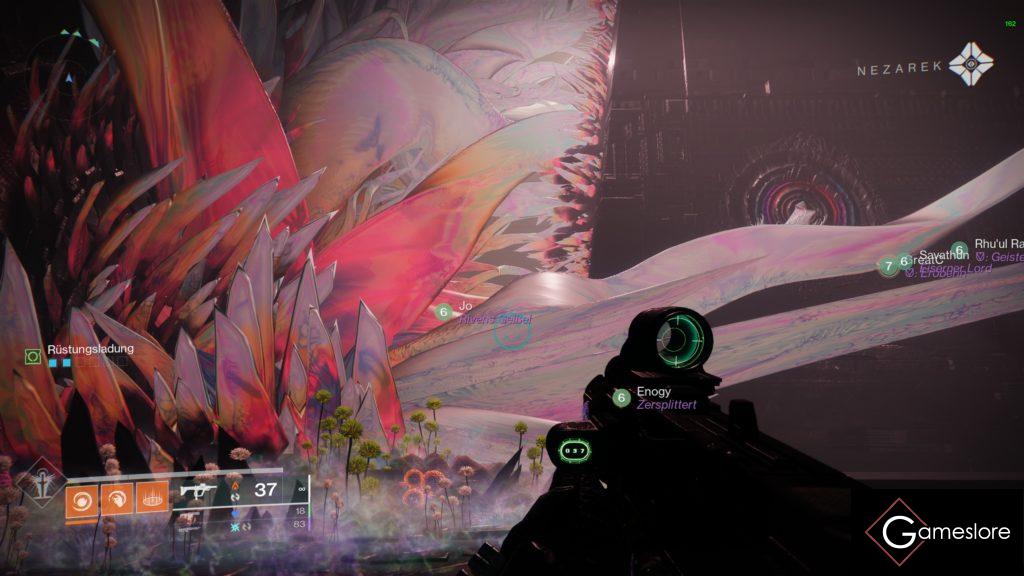Use the orange swirl grenade ability
1024x576 pixels.
pyautogui.click(x=81, y=497)
